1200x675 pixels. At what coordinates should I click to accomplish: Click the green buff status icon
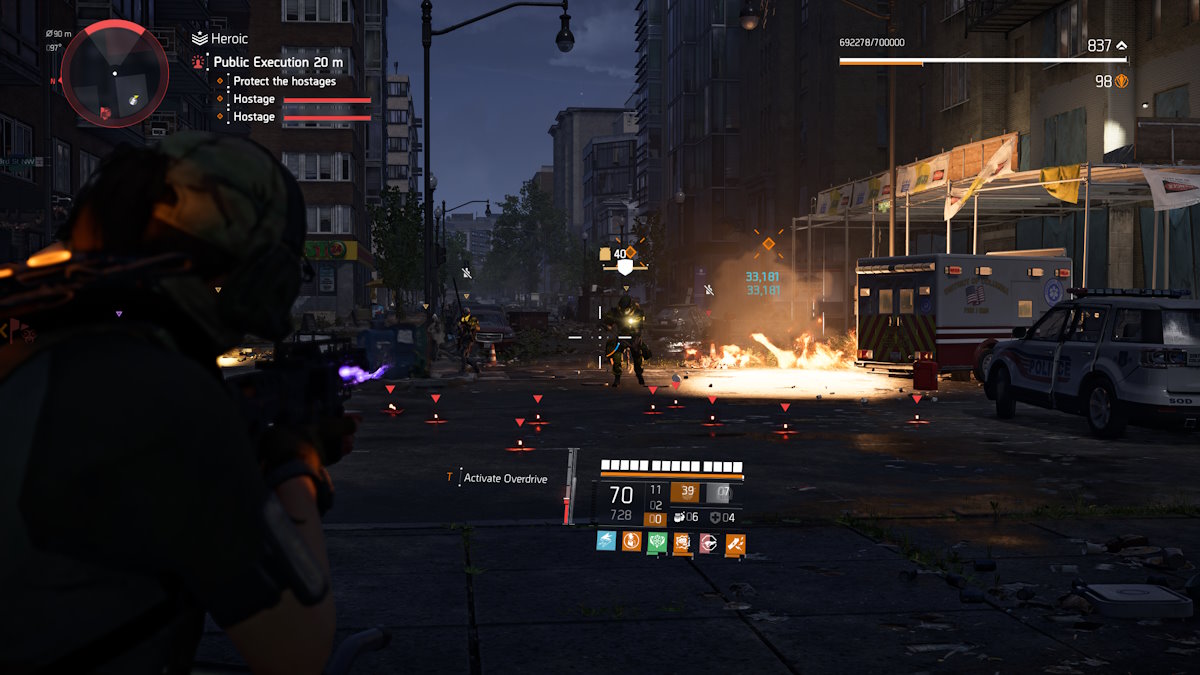pyautogui.click(x=657, y=542)
